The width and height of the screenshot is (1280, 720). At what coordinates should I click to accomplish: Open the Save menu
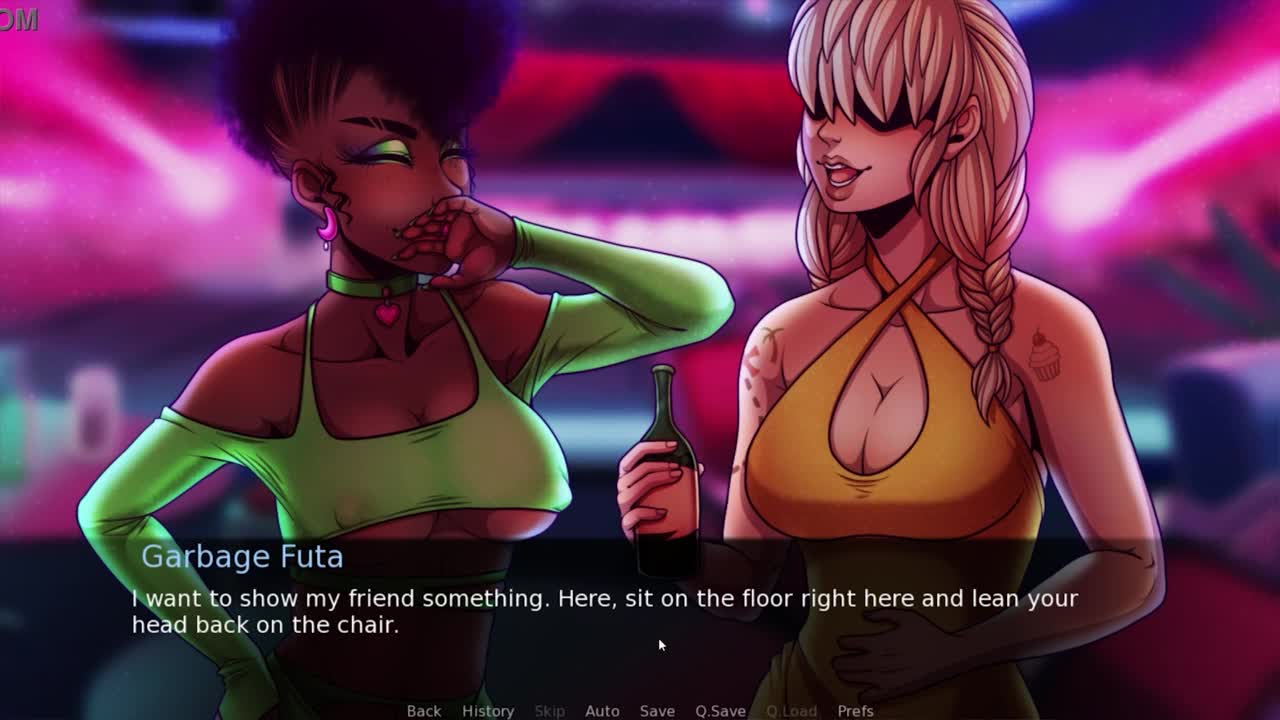[657, 710]
